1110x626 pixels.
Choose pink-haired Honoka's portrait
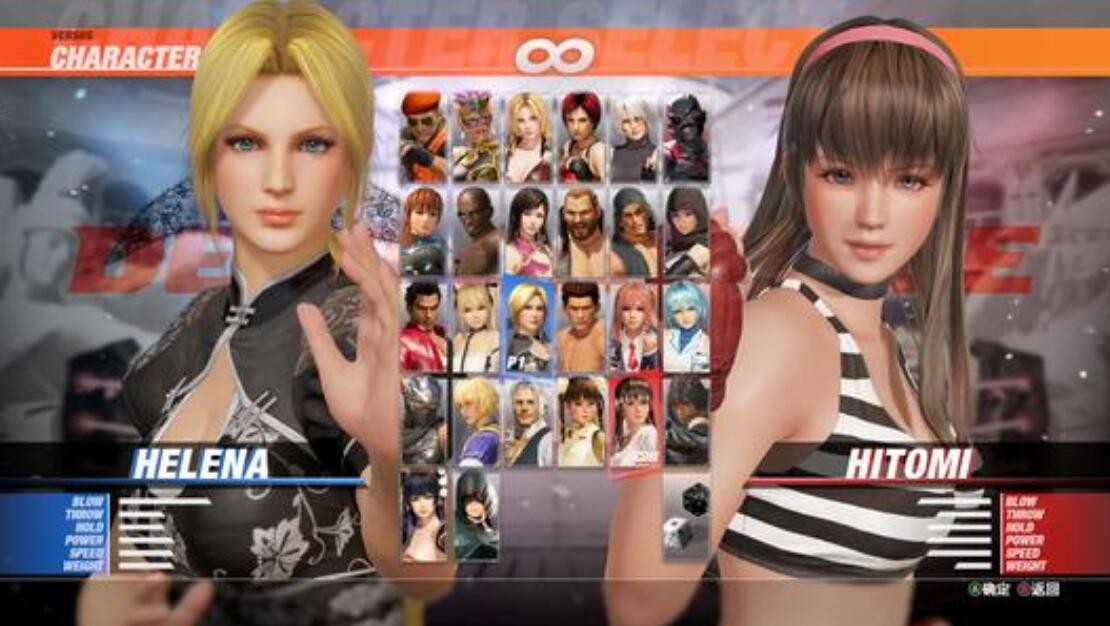[x=633, y=326]
